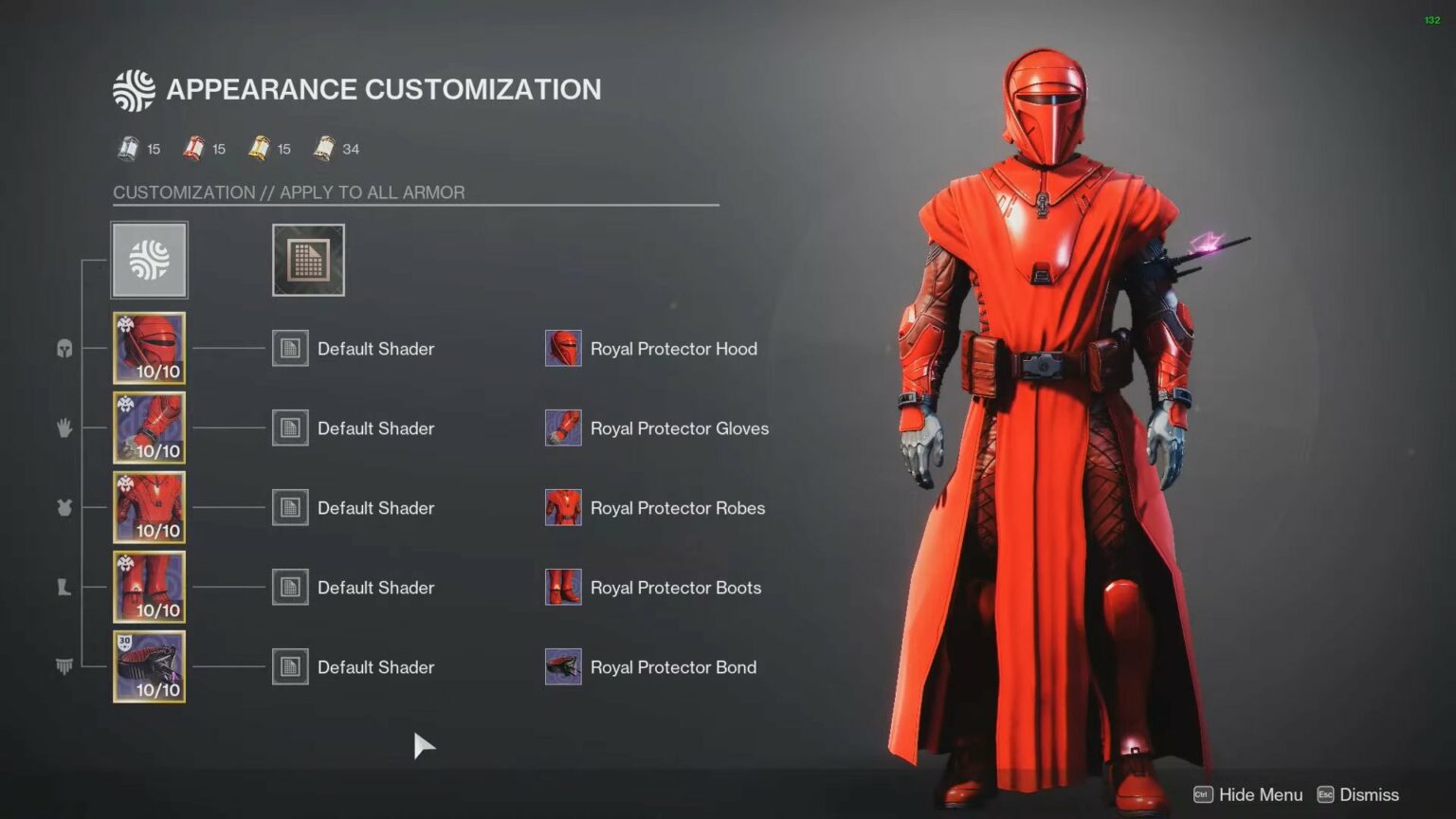Open the Default Shader slot for the hood

point(290,348)
